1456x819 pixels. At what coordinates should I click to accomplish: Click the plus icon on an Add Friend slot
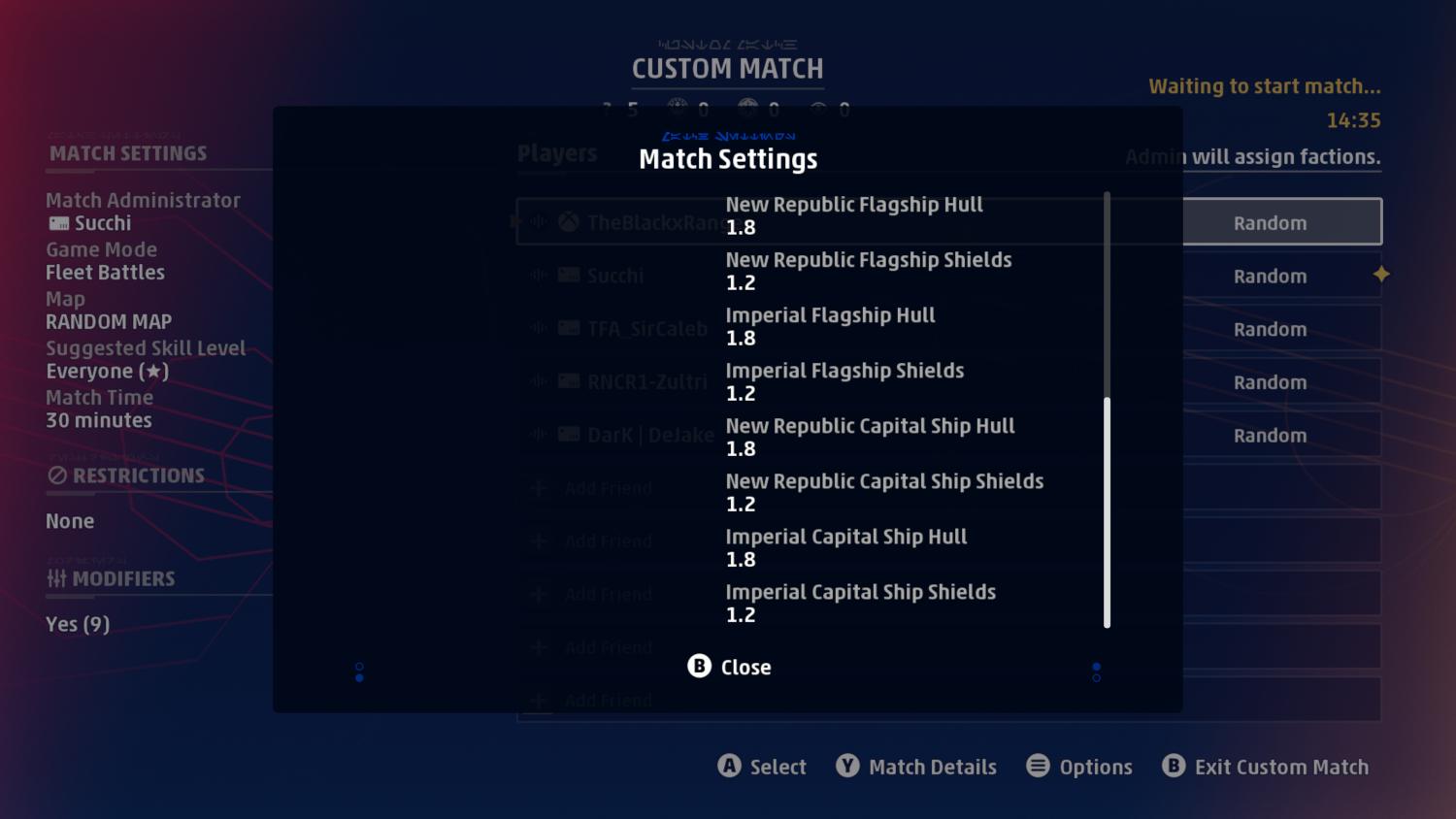(539, 487)
